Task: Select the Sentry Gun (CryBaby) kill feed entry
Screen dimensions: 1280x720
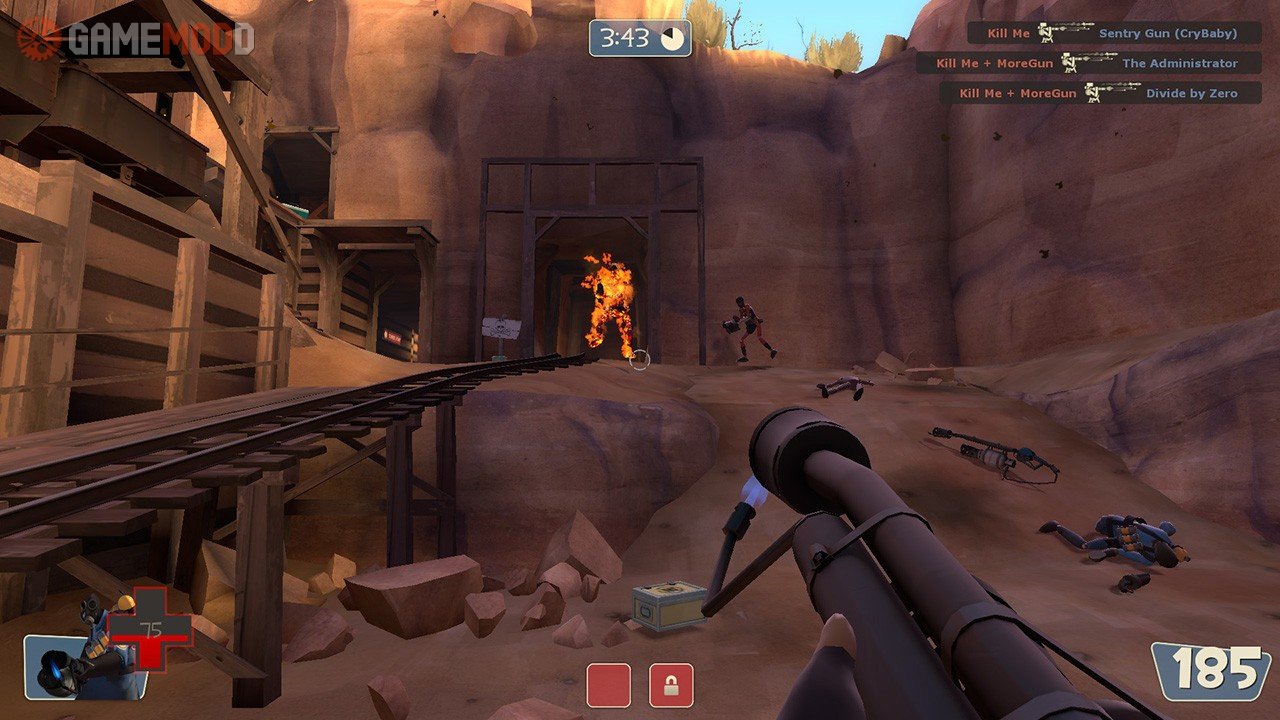Action: [x=1113, y=33]
